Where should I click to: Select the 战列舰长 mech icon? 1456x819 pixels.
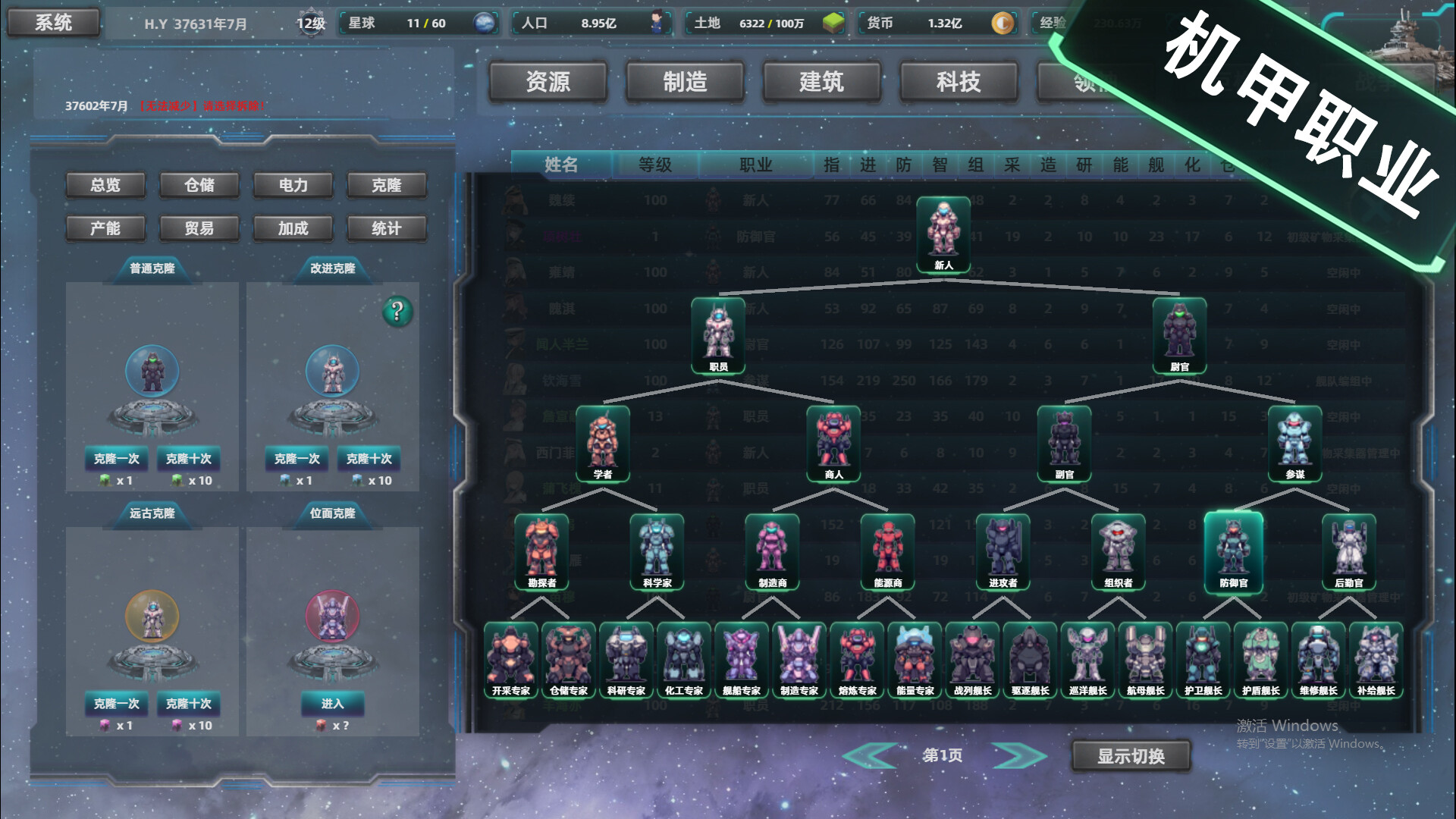pyautogui.click(x=973, y=658)
